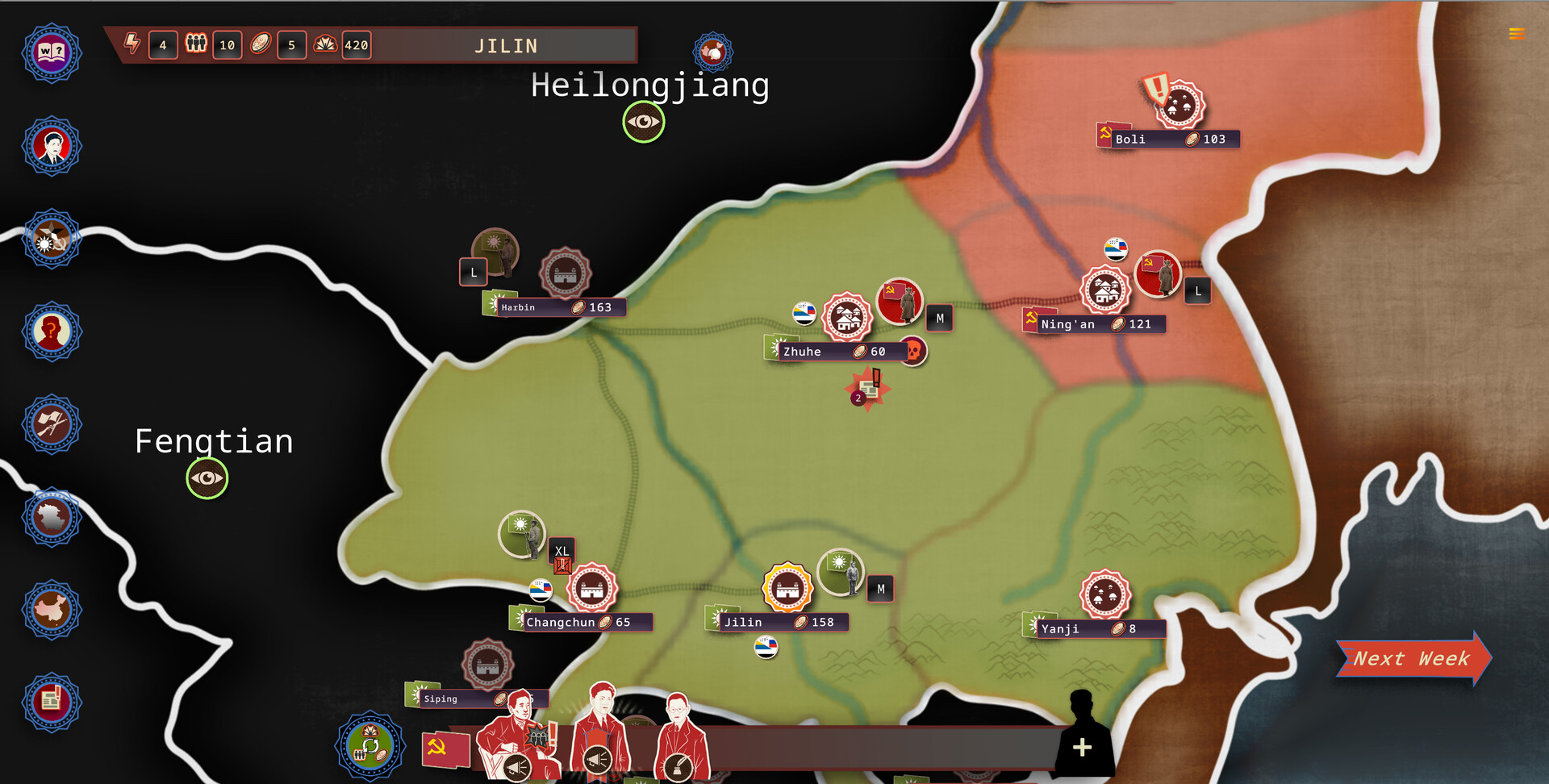
Task: Open the exclamation alert above Boli
Action: (1156, 89)
